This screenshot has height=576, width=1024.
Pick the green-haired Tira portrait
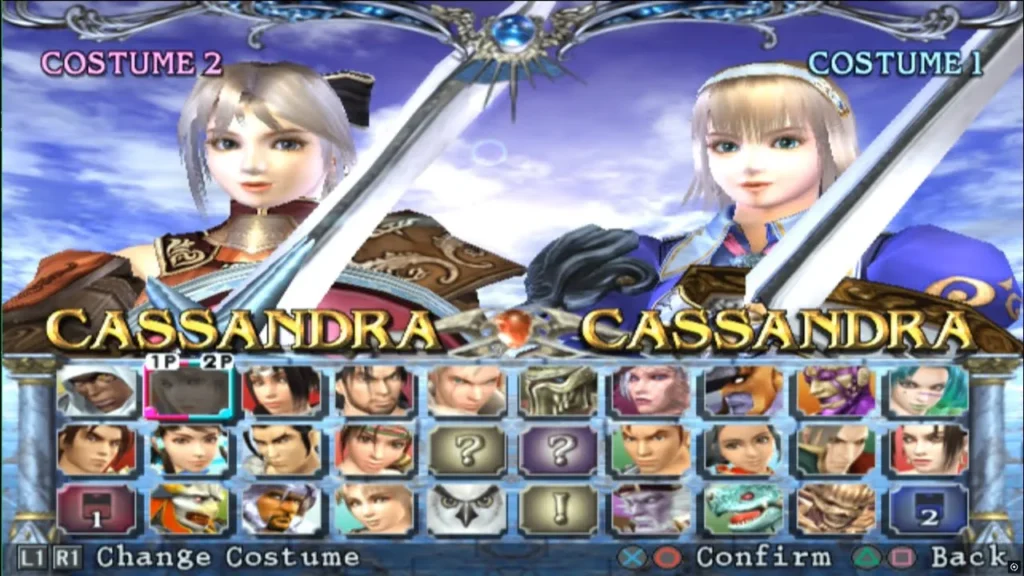pos(927,391)
